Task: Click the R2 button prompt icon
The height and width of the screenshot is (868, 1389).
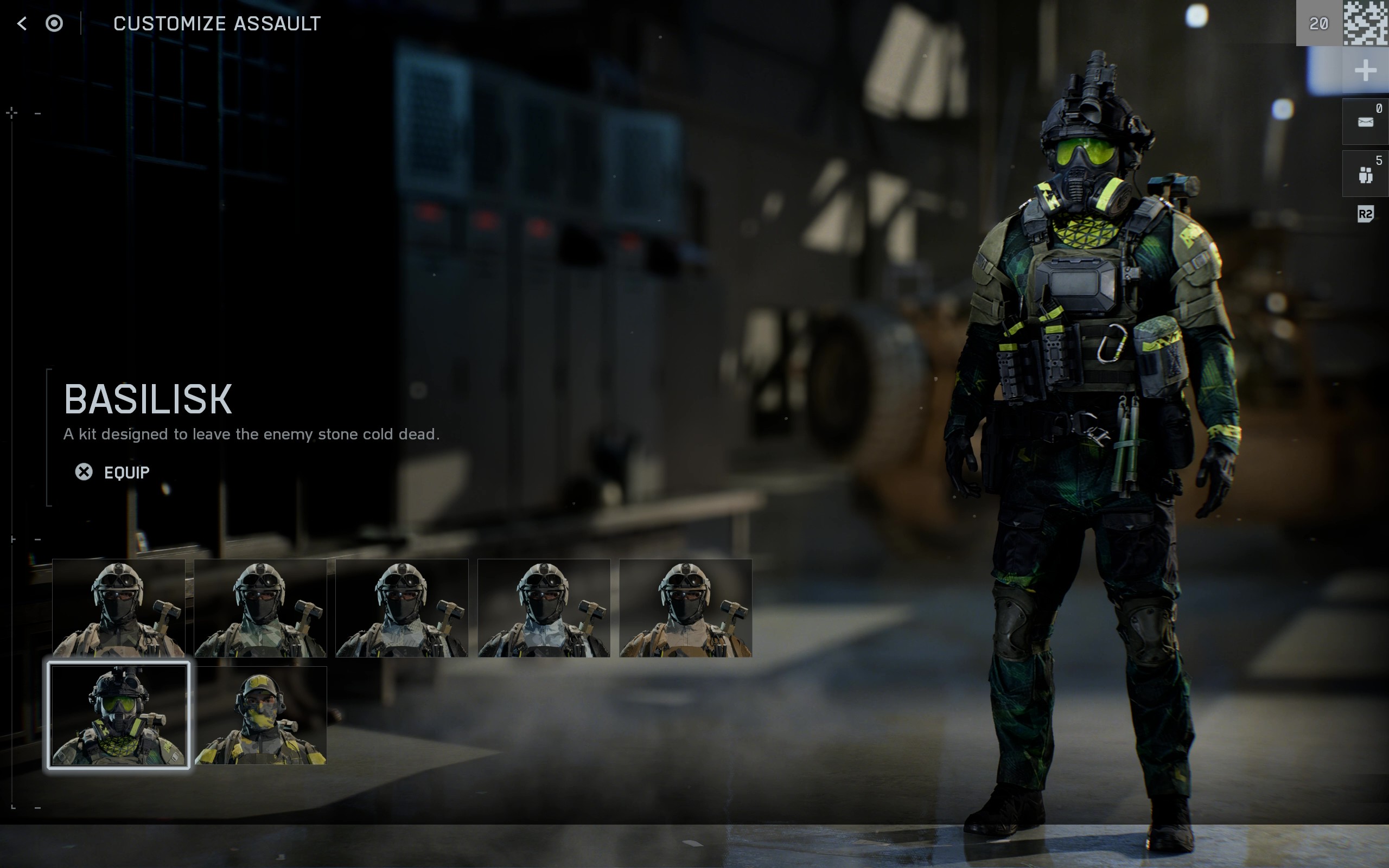Action: [x=1365, y=215]
